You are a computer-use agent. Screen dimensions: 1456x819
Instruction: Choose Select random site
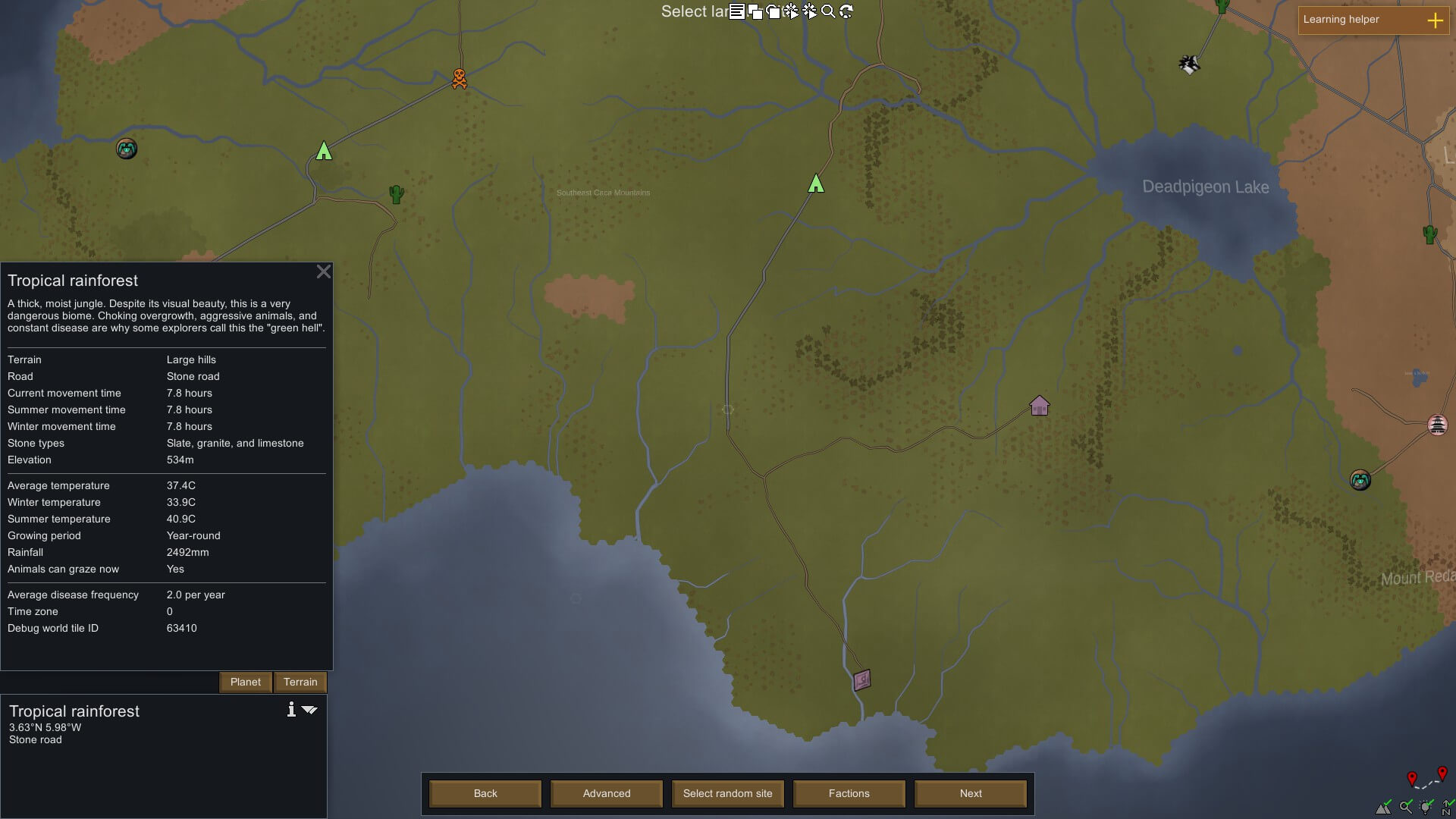[727, 793]
